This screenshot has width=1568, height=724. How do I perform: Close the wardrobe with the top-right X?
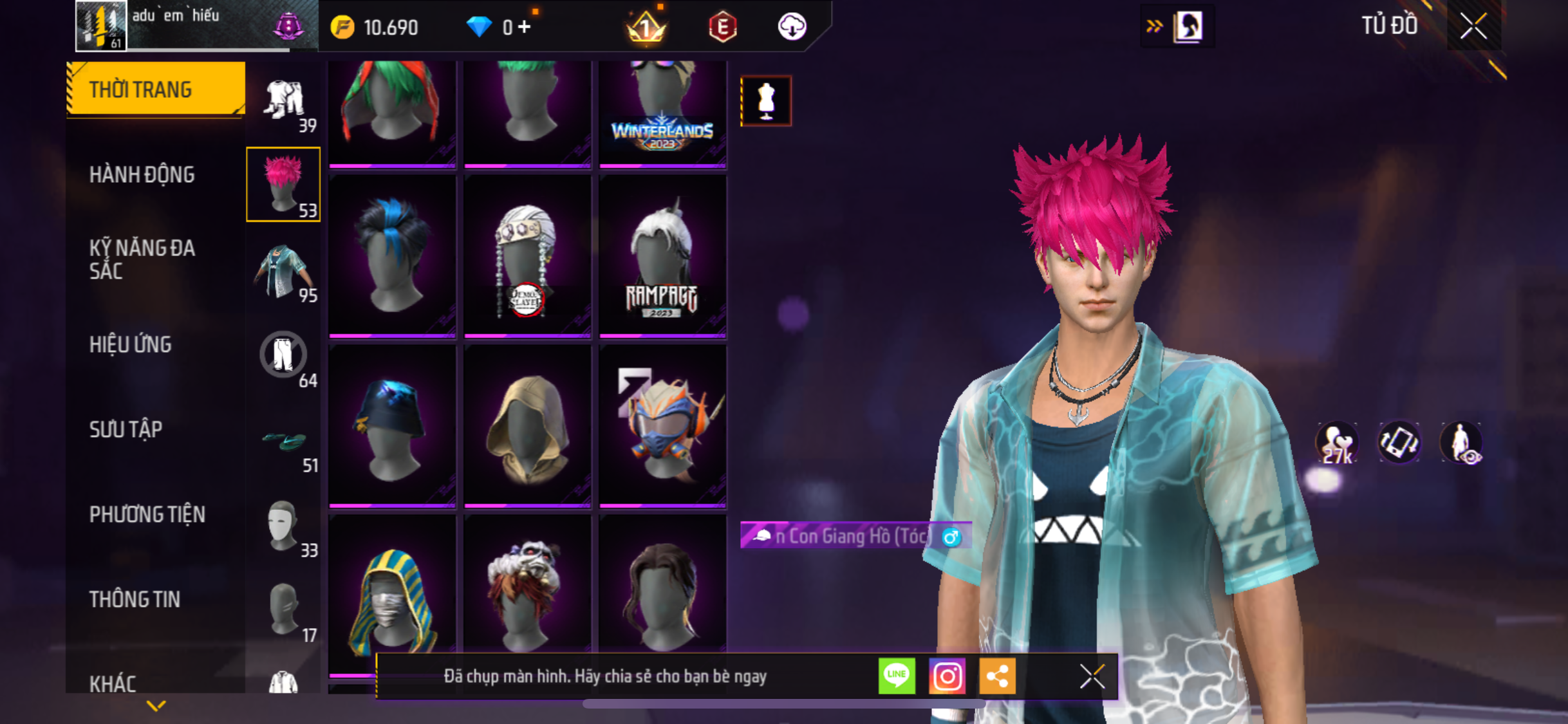[1473, 26]
